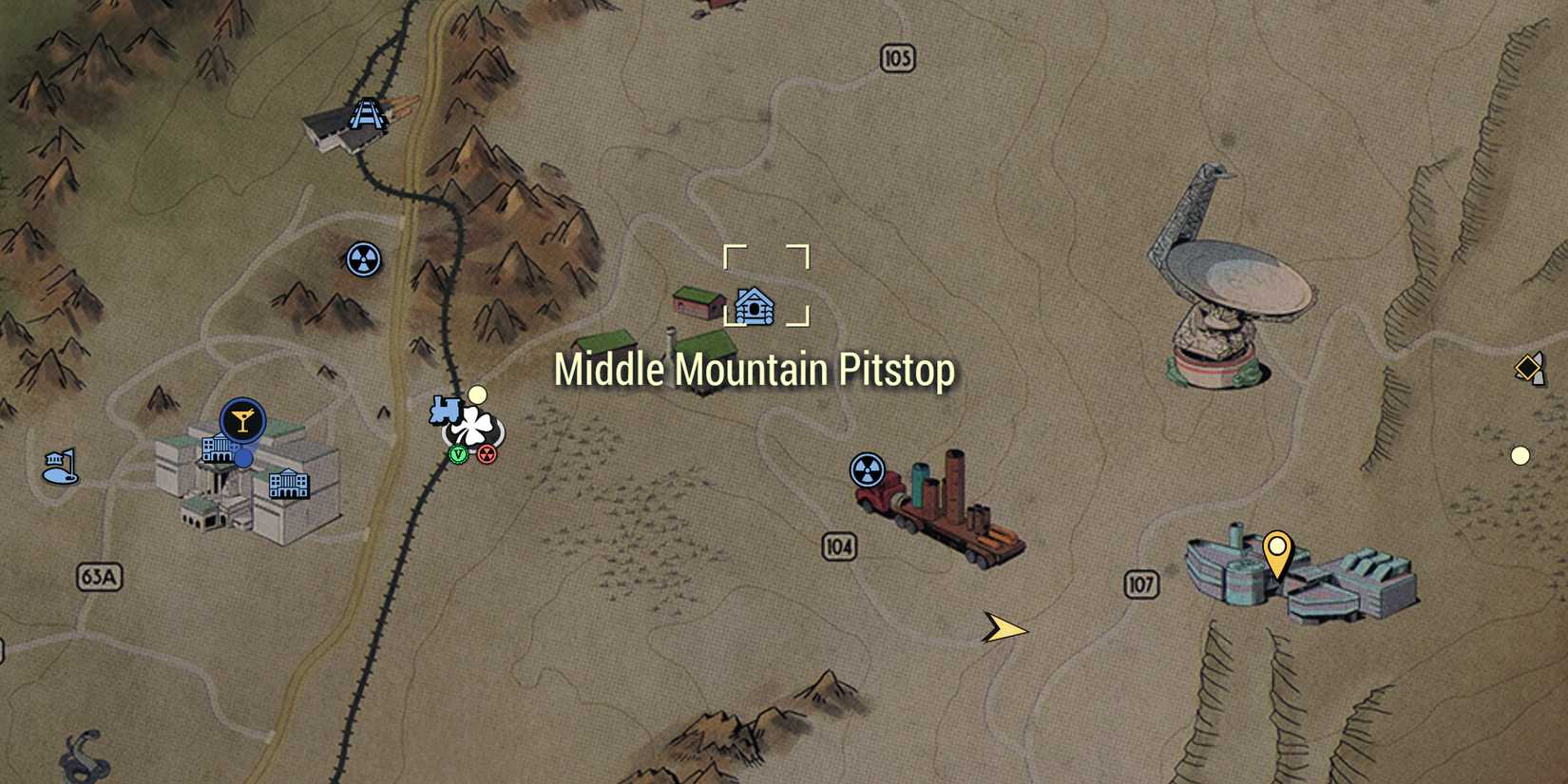Image resolution: width=1568 pixels, height=784 pixels.
Task: Click the radiation symbol by the truck convoy
Action: tap(868, 468)
